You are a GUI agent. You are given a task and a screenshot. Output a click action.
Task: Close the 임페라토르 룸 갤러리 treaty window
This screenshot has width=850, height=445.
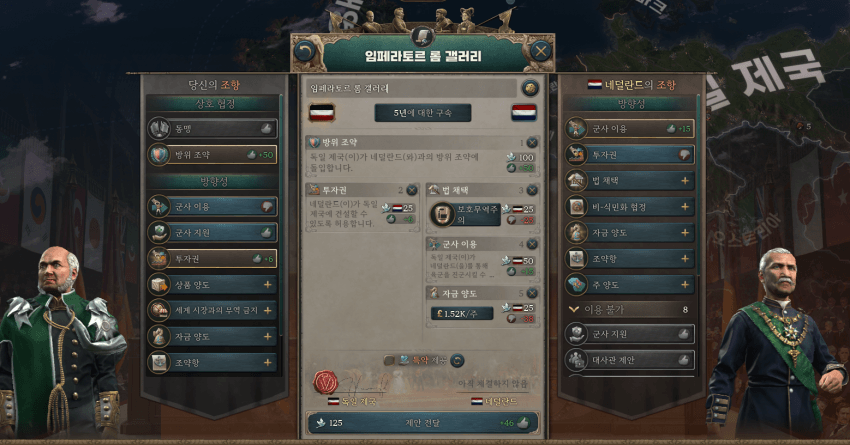tap(541, 50)
